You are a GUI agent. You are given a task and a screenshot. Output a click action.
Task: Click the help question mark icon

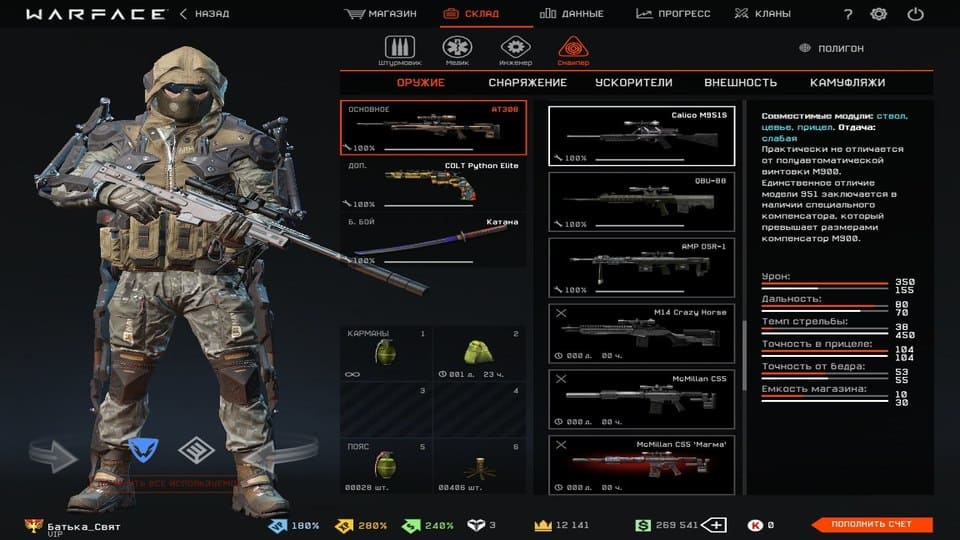pos(848,14)
